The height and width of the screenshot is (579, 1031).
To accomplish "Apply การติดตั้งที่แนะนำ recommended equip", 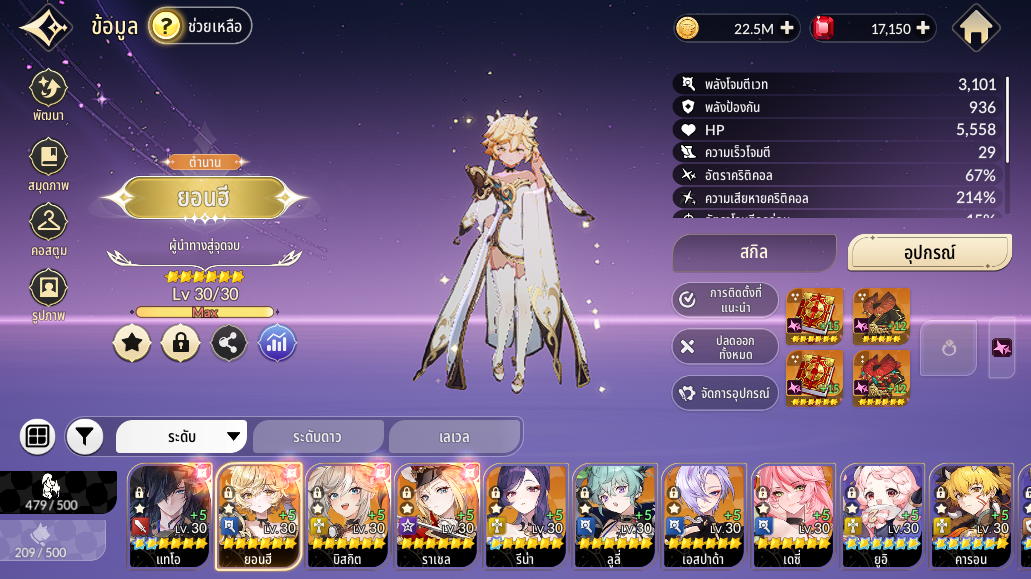I will (x=725, y=299).
